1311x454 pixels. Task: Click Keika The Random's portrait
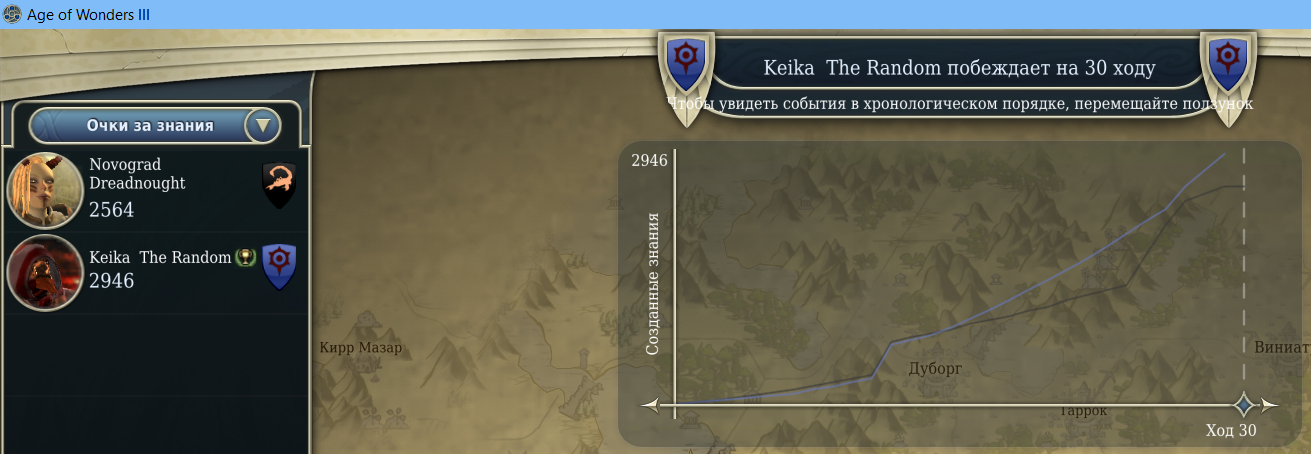pos(44,273)
